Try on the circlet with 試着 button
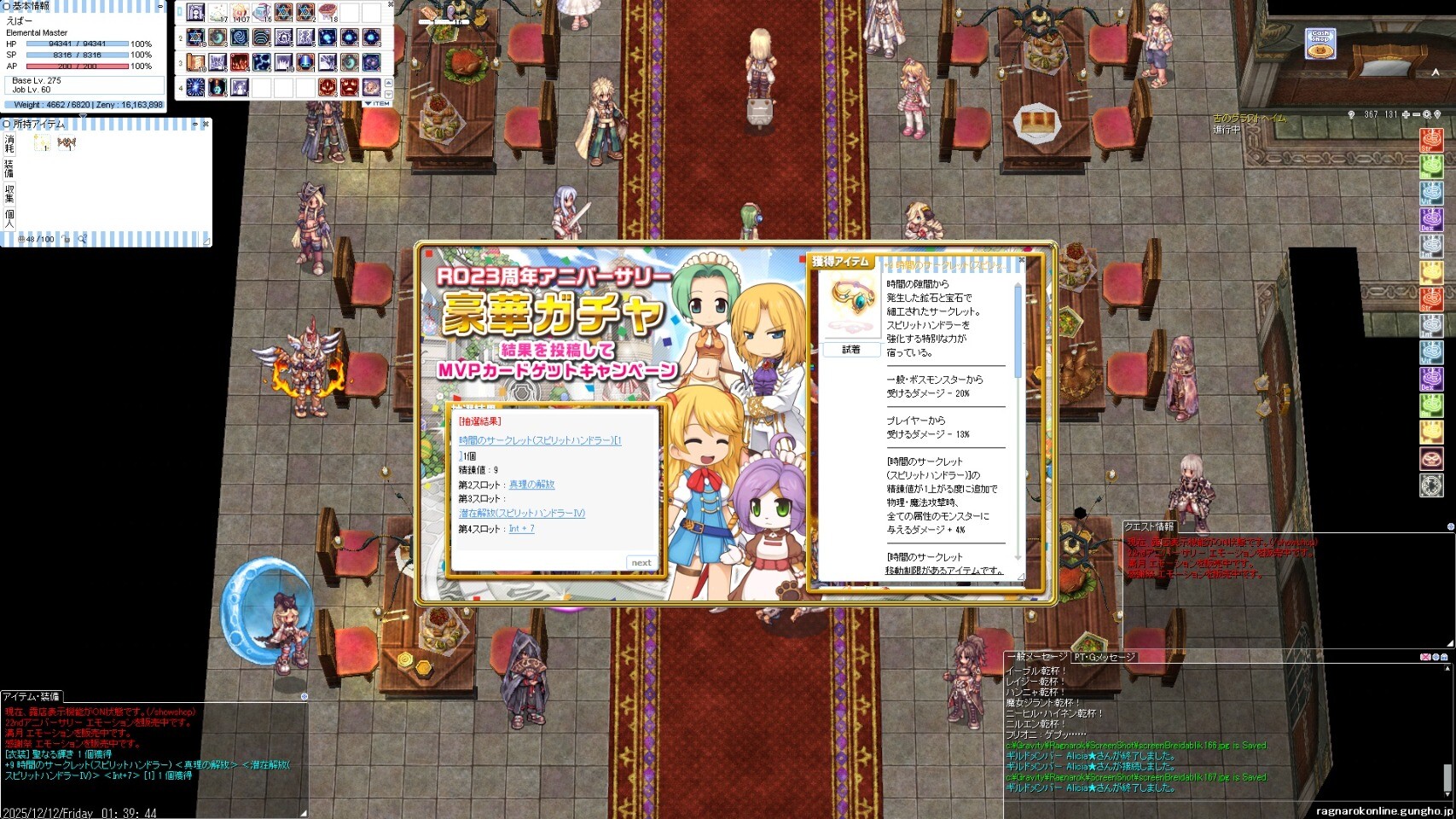The image size is (1456, 819). (850, 350)
